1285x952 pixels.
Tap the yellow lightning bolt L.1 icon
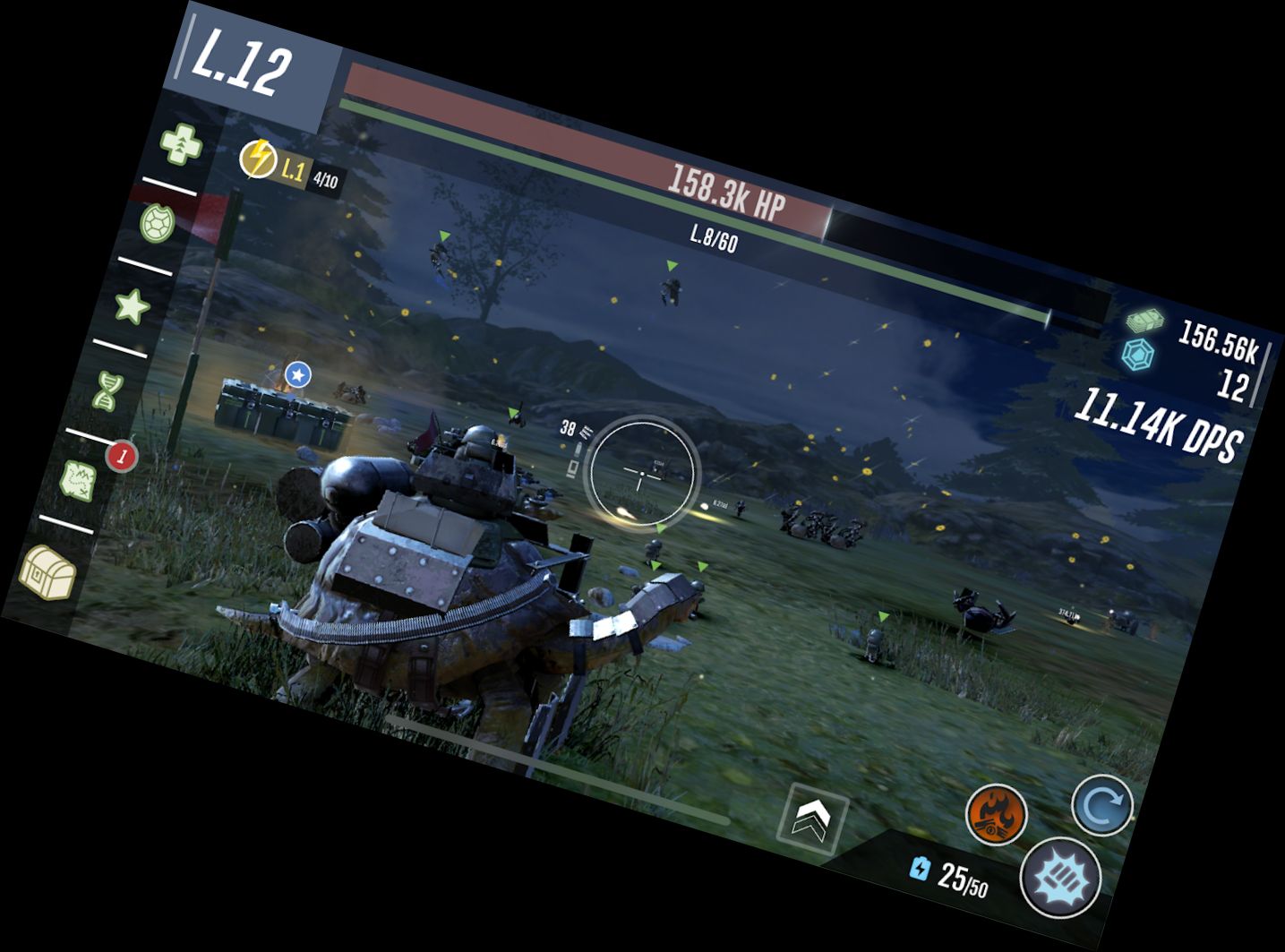[x=258, y=159]
